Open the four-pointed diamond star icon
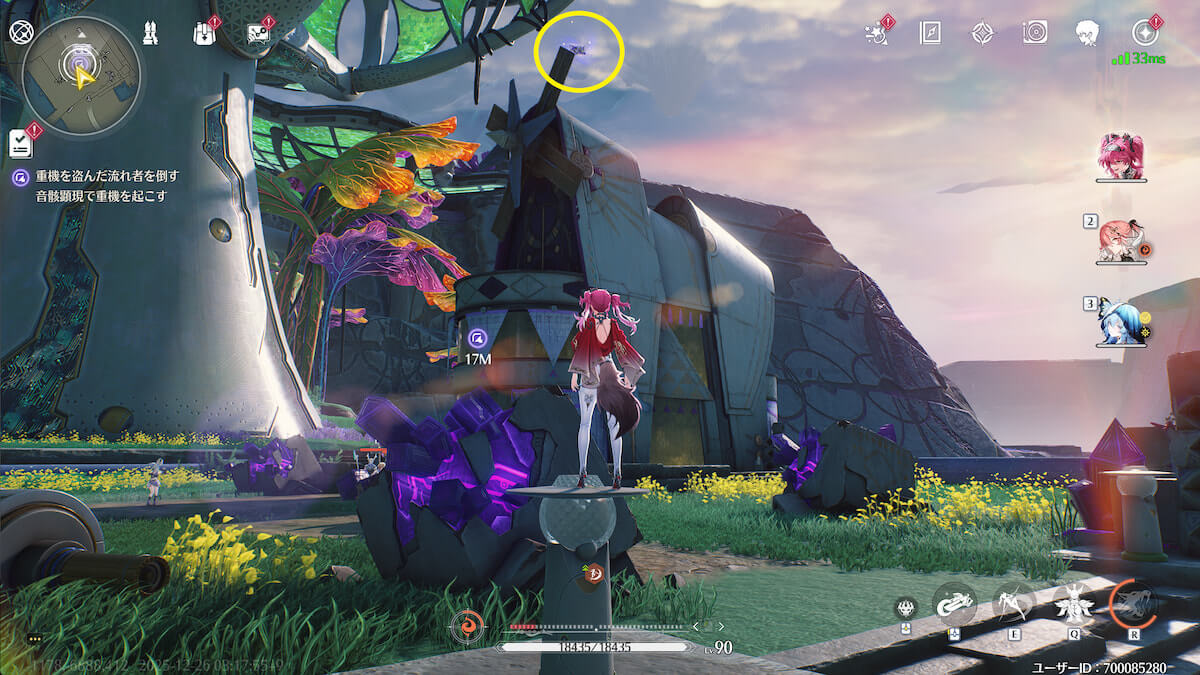 pos(982,33)
